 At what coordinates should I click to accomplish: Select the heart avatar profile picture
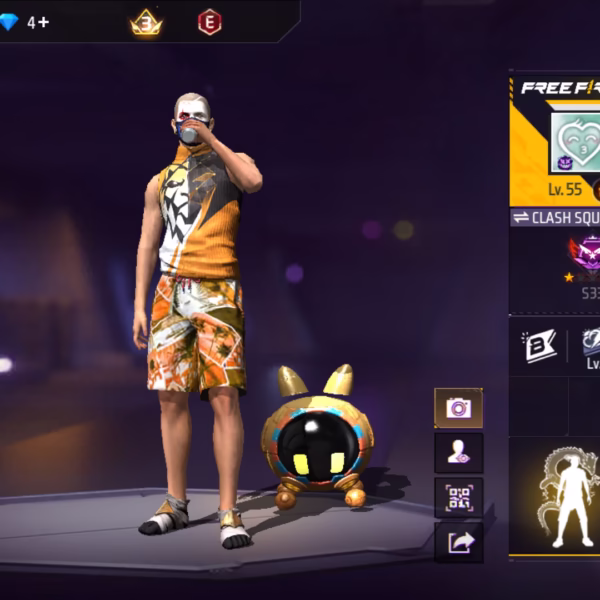(575, 142)
